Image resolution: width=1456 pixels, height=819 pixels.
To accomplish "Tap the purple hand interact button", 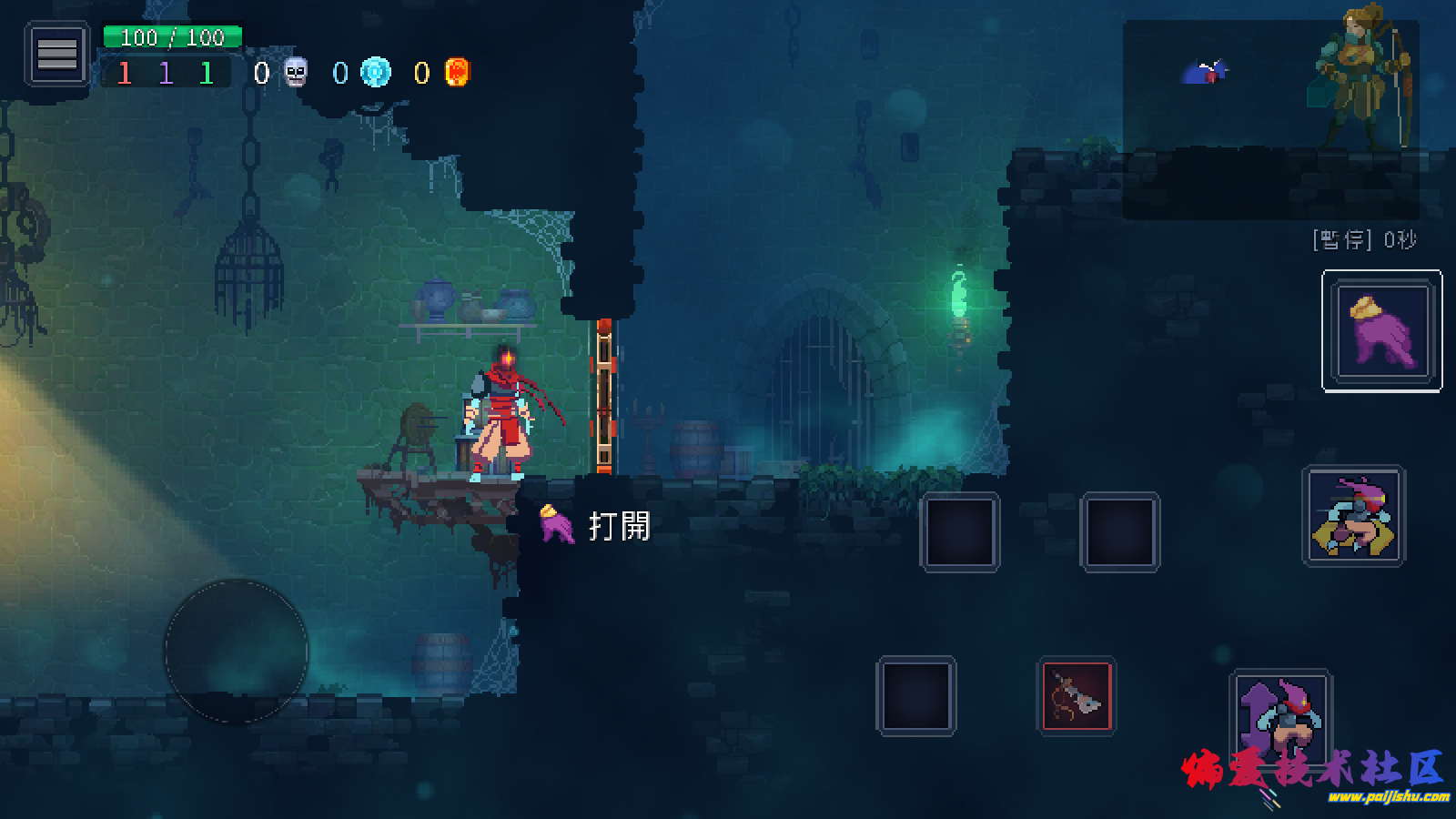I will (1381, 330).
